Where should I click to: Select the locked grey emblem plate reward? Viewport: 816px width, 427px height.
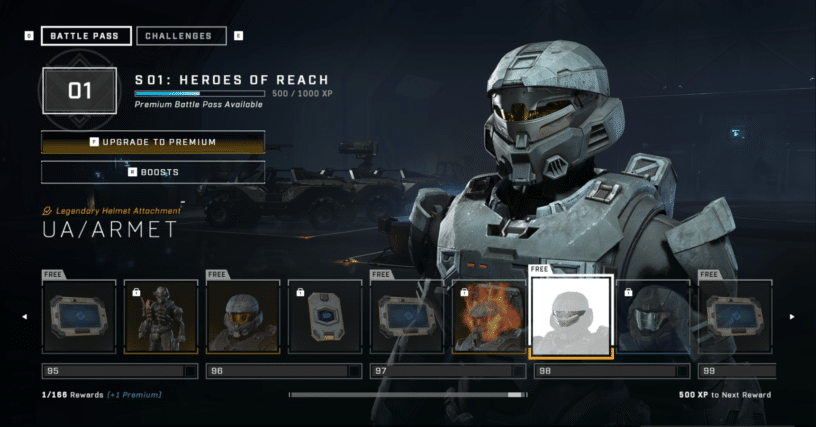(x=325, y=316)
